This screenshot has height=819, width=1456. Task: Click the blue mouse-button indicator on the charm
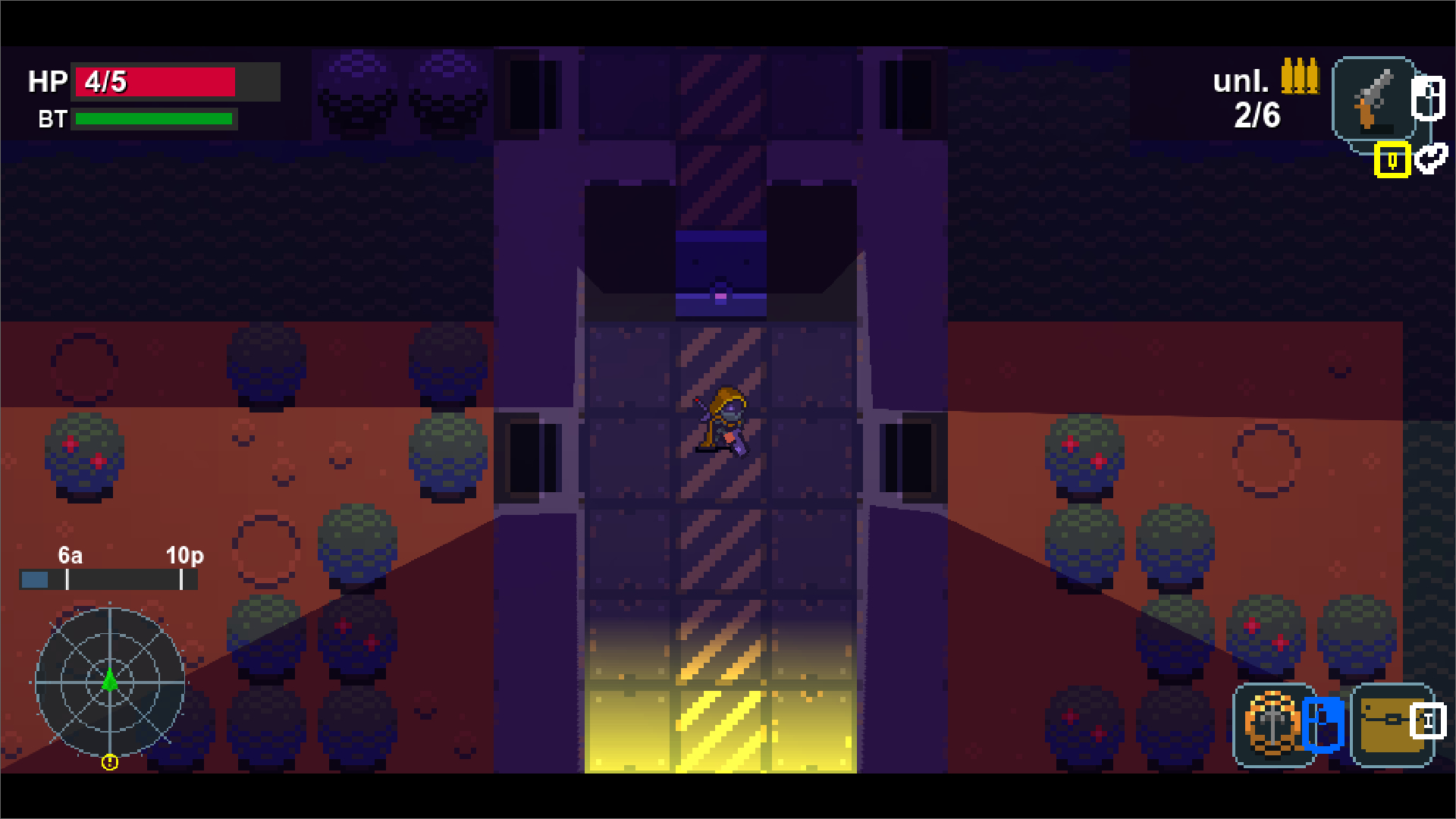pyautogui.click(x=1323, y=725)
